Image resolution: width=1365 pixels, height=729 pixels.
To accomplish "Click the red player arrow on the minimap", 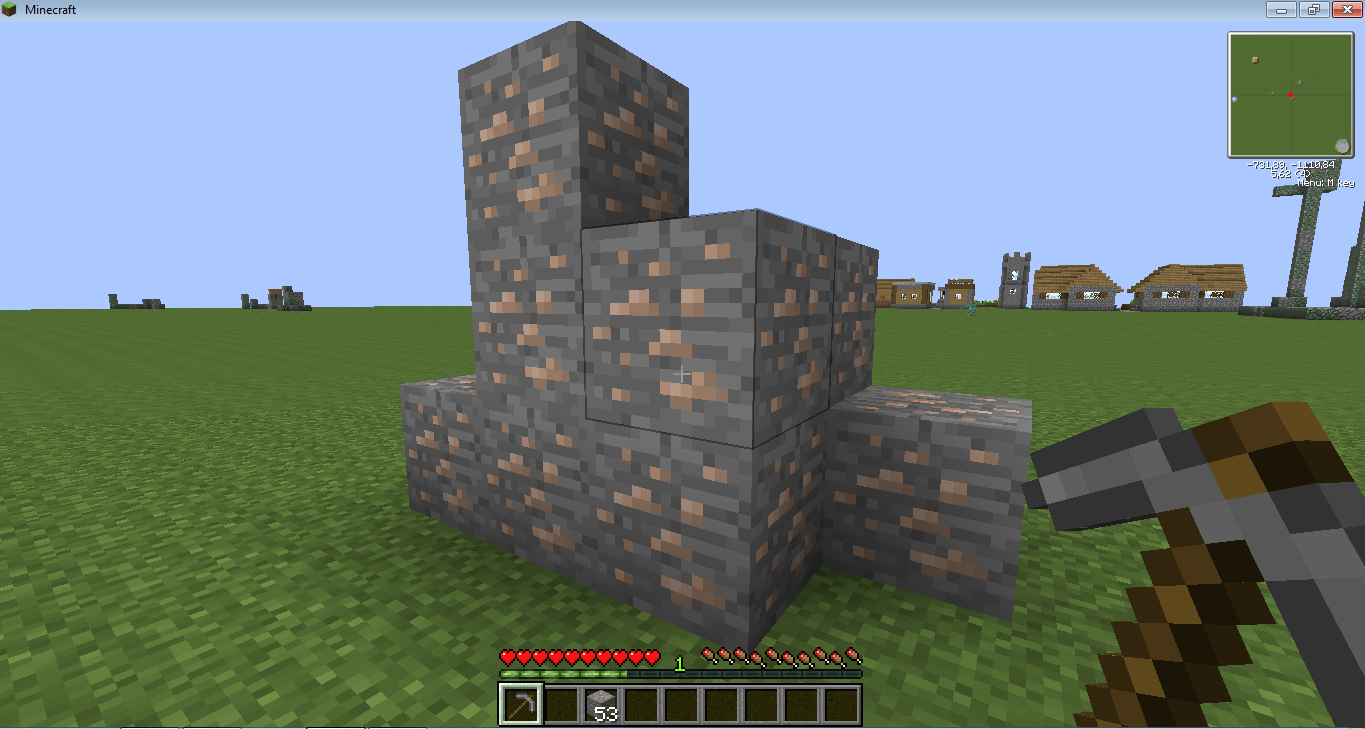I will point(1291,95).
